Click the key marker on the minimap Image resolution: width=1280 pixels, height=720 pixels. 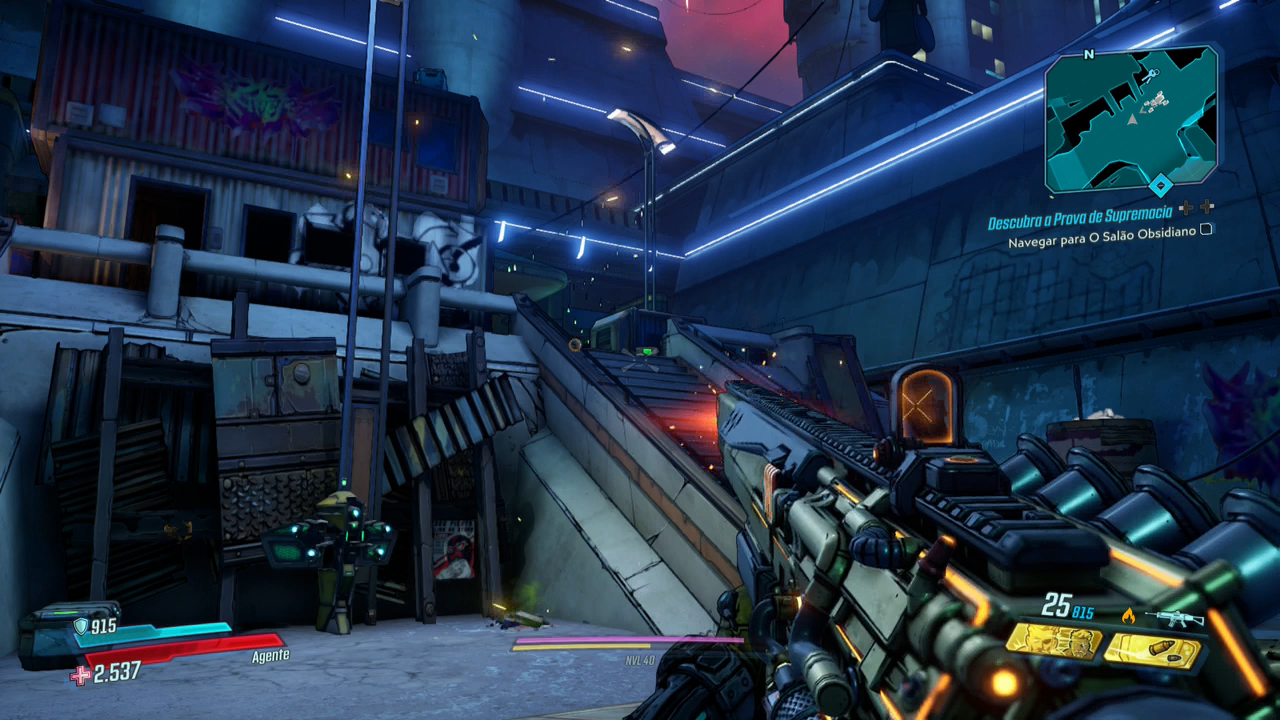click(x=1150, y=75)
